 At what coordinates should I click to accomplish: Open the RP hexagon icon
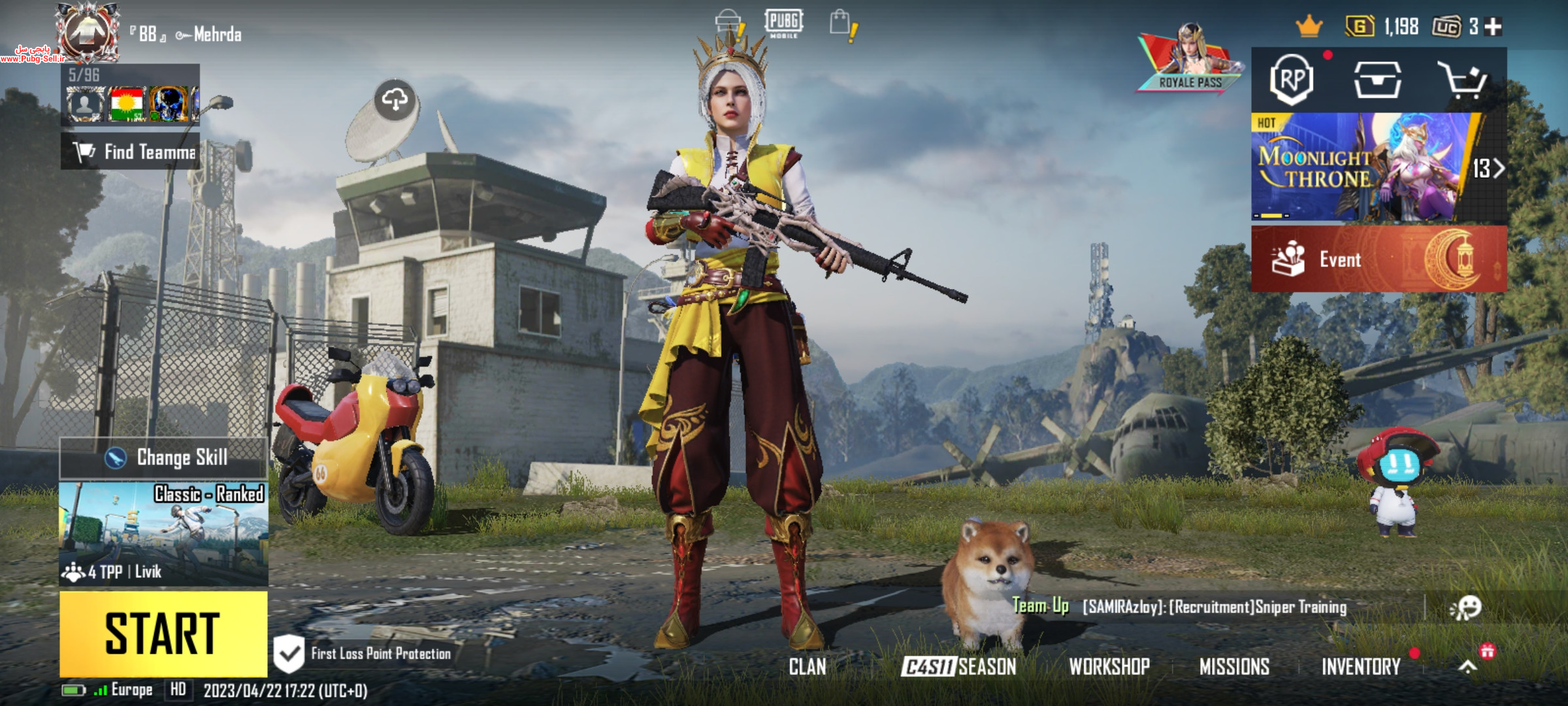click(x=1292, y=80)
